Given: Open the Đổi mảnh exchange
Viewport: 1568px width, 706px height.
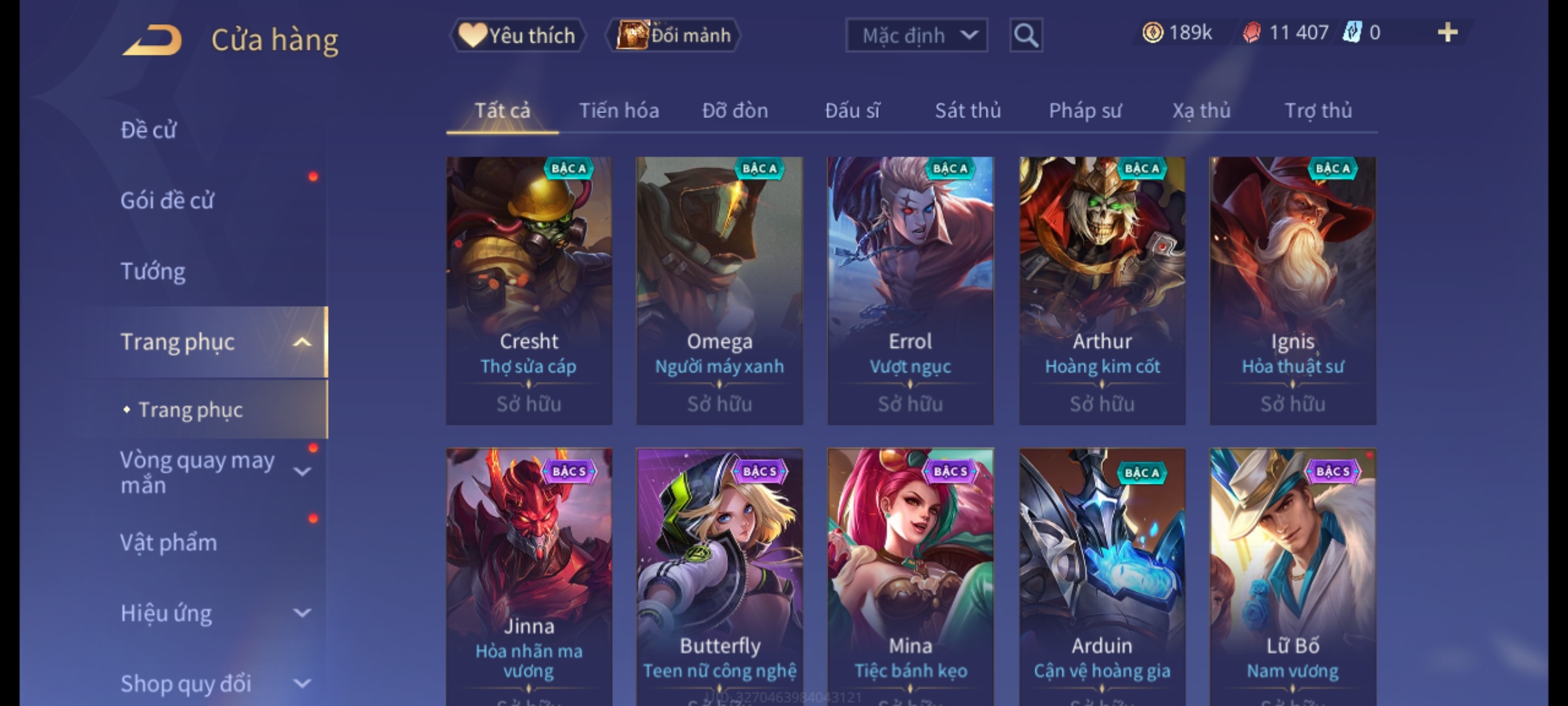Looking at the screenshot, I should point(674,35).
